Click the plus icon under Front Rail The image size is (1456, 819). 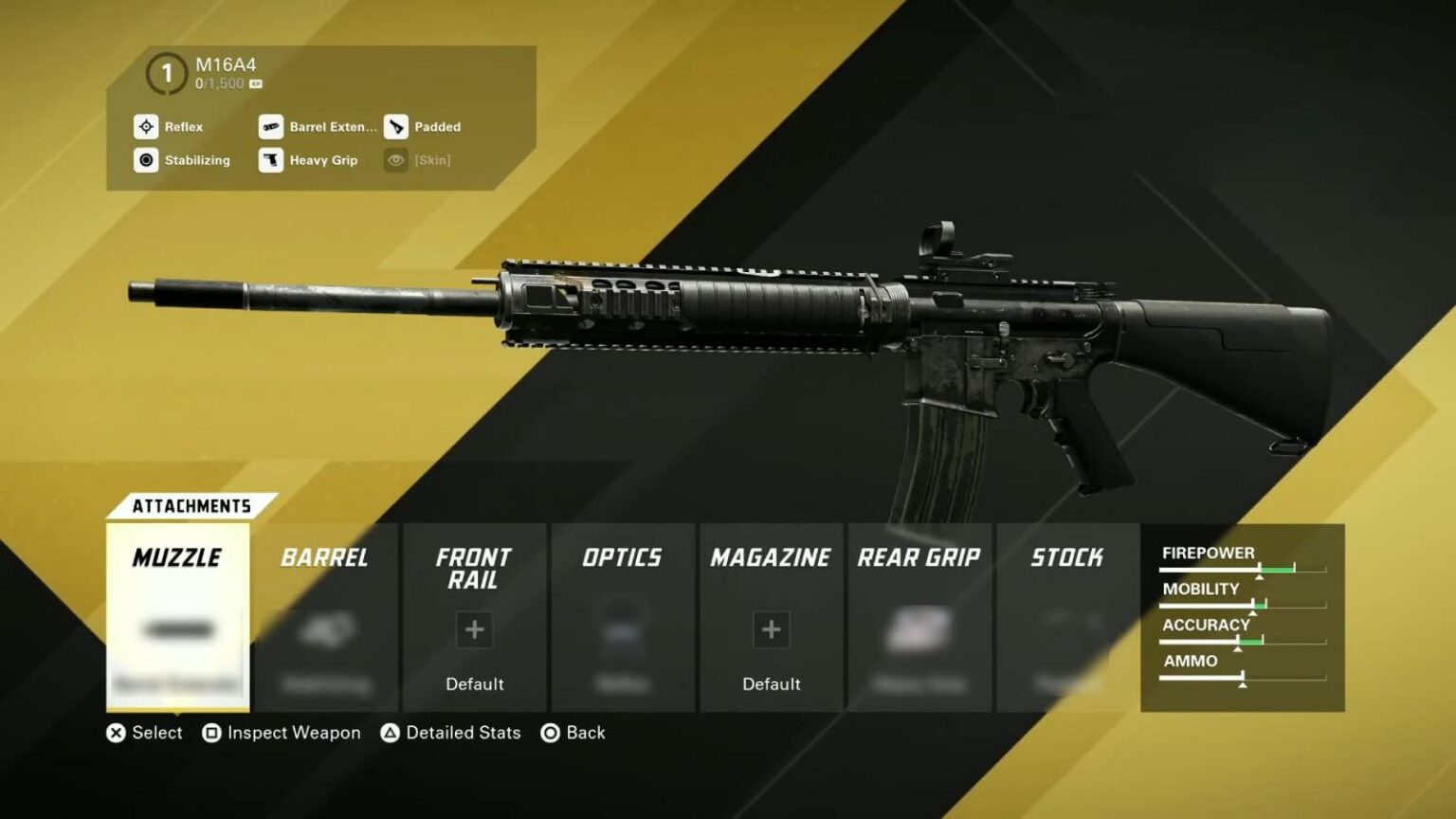474,628
